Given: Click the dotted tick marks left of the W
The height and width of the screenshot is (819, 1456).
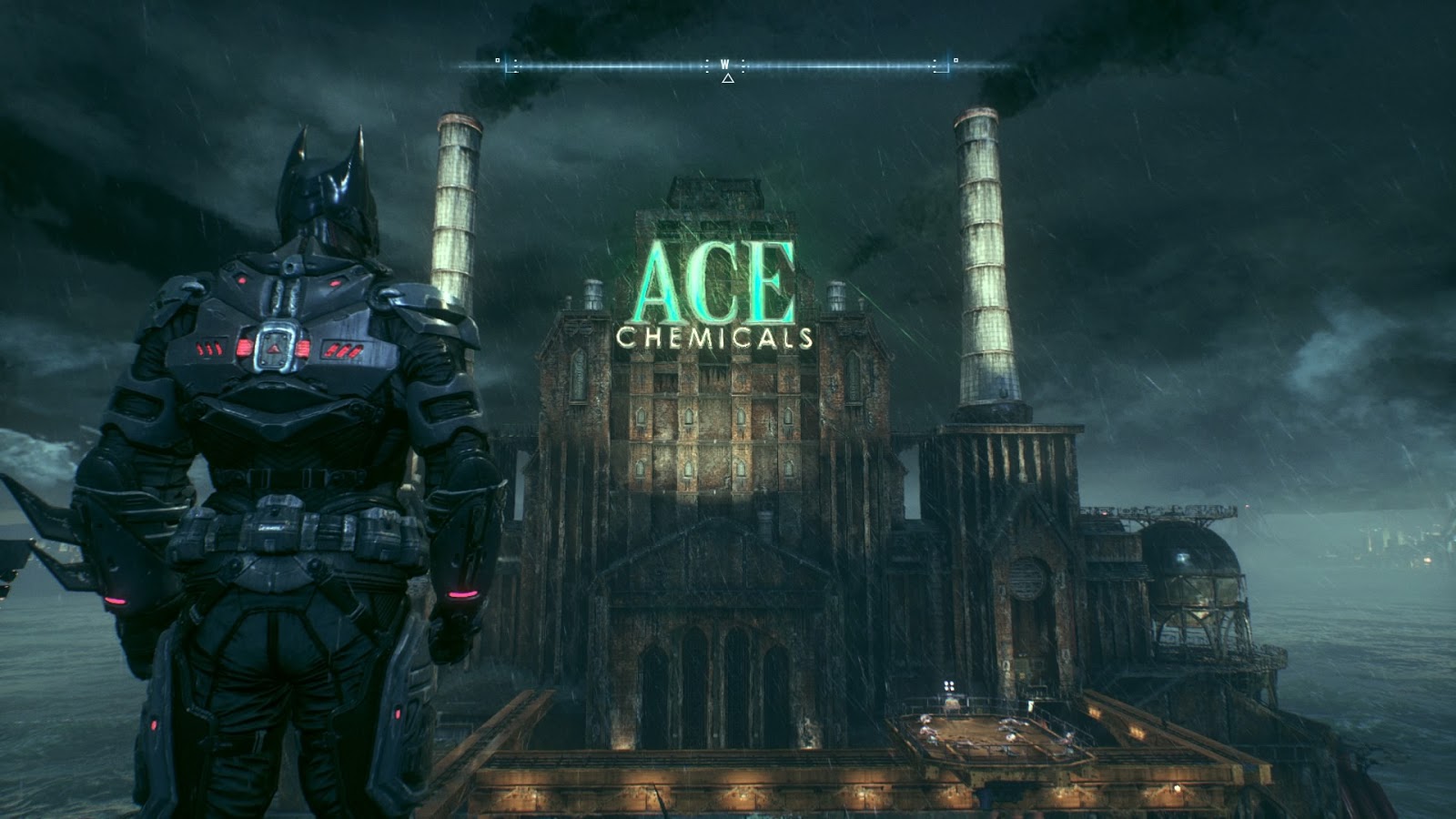Looking at the screenshot, I should [708, 65].
